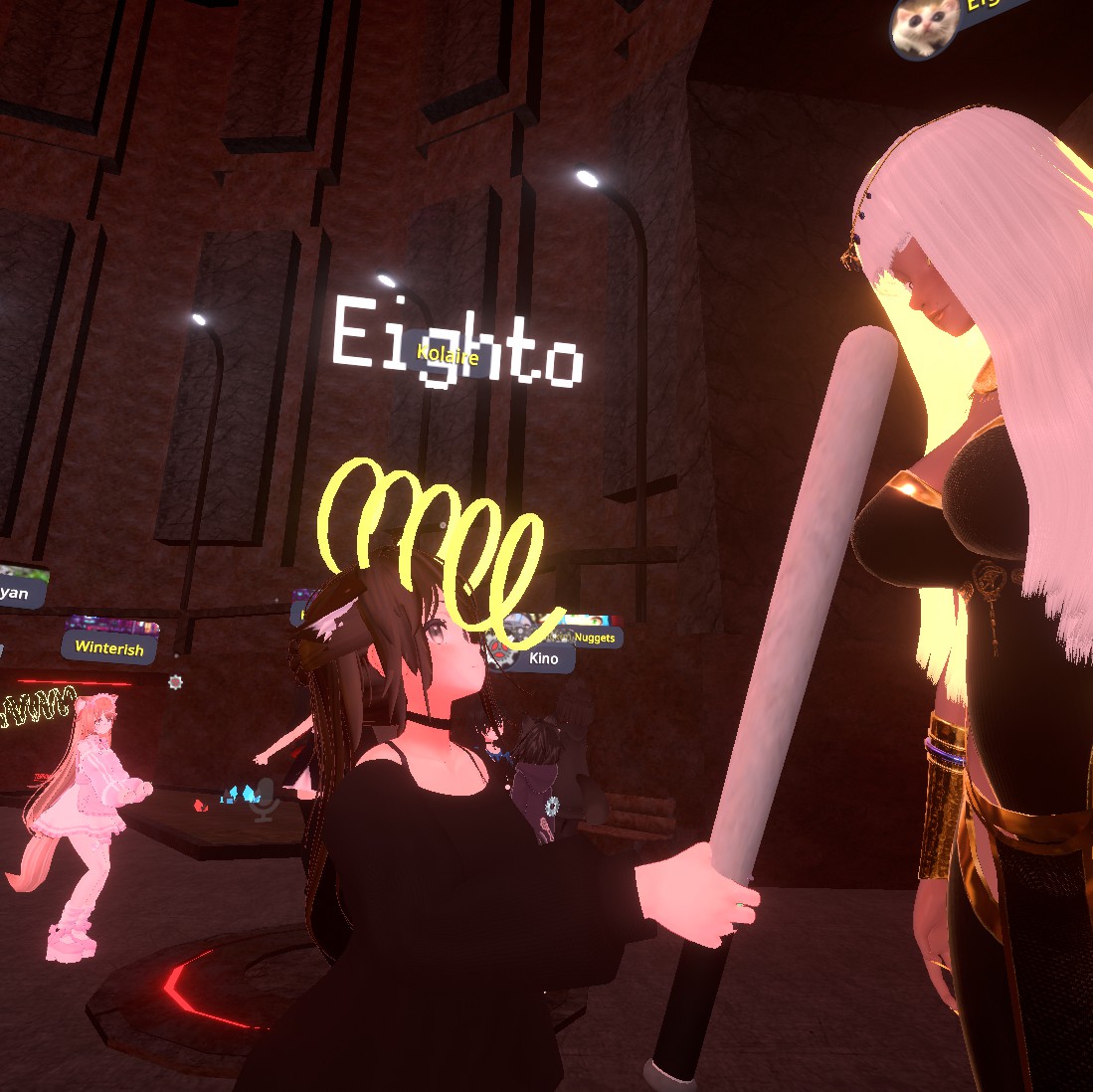Image resolution: width=1093 pixels, height=1092 pixels.
Task: Select the Kino player nameplate
Action: point(543,657)
